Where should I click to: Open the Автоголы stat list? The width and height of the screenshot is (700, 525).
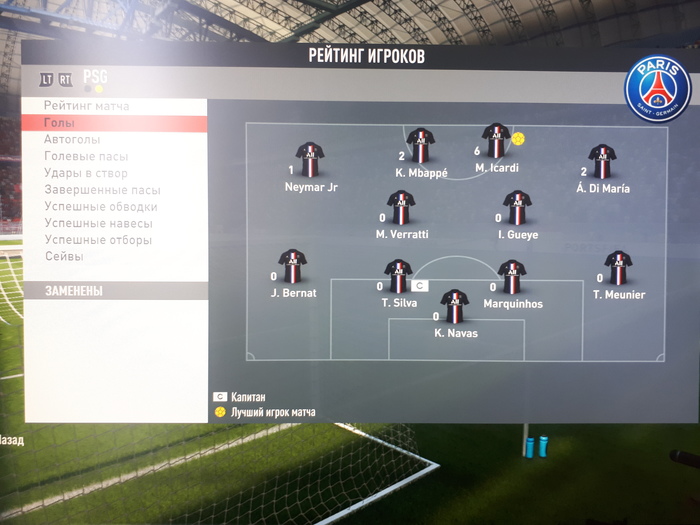[72, 140]
